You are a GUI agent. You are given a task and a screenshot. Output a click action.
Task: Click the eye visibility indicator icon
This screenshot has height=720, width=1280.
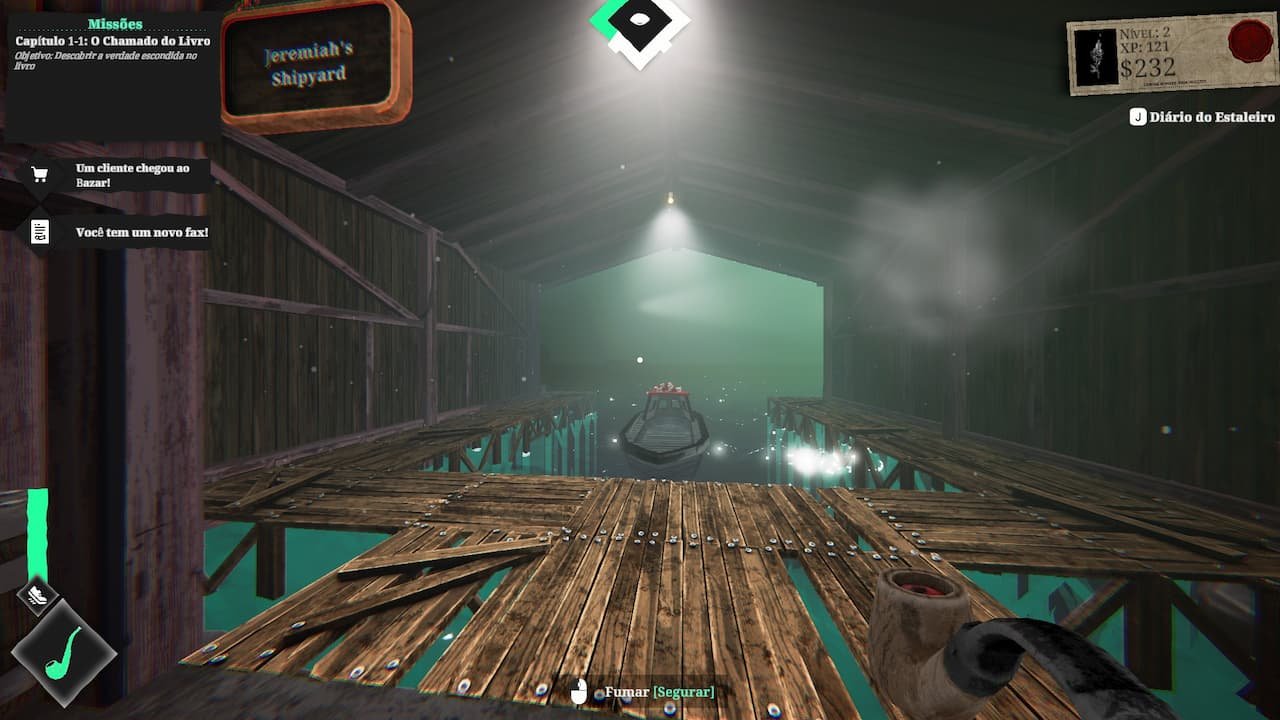coord(640,21)
